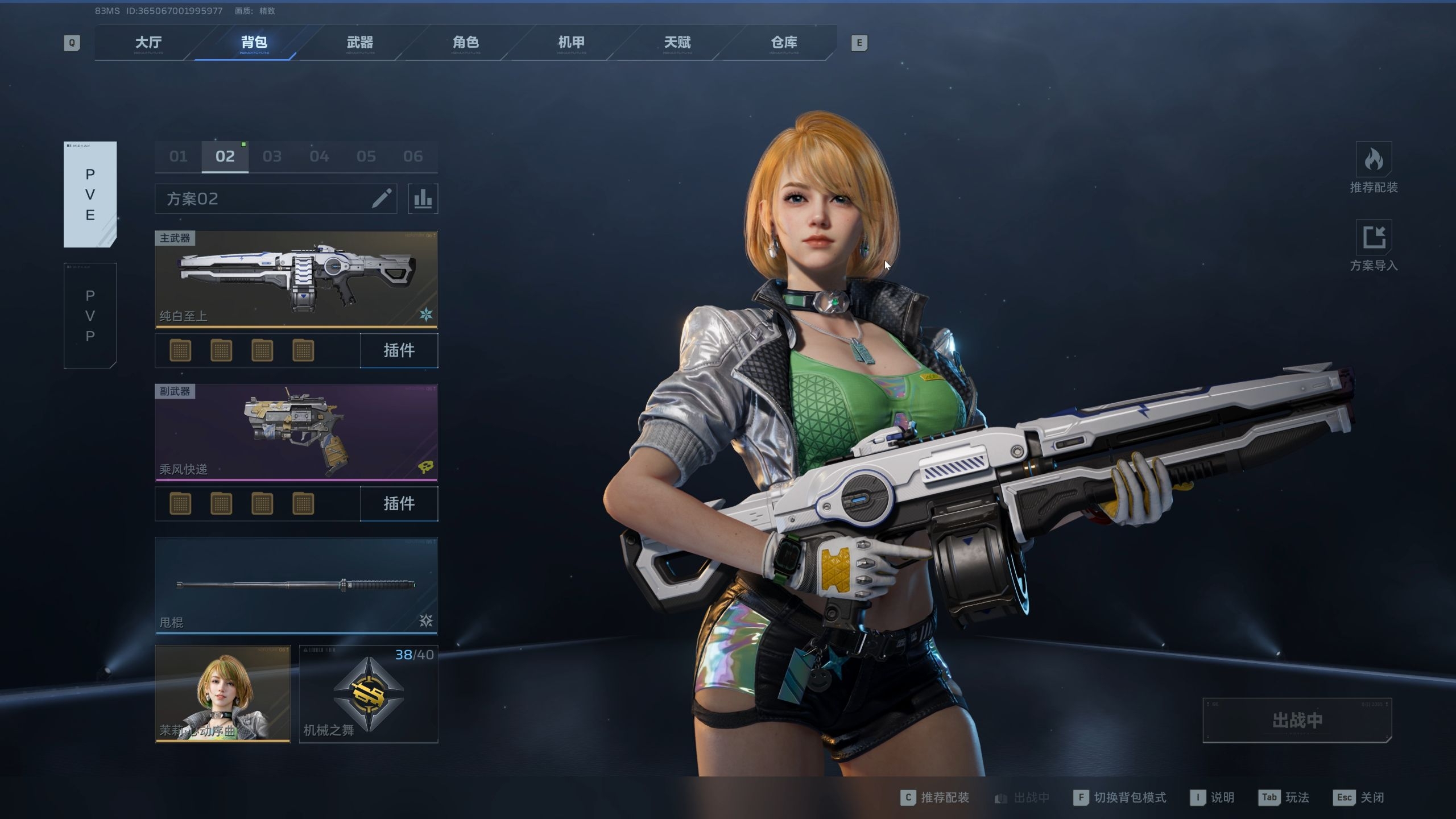Image resolution: width=1456 pixels, height=819 pixels.
Task: Open the 茉莉 character portrait slot
Action: pyautogui.click(x=222, y=694)
